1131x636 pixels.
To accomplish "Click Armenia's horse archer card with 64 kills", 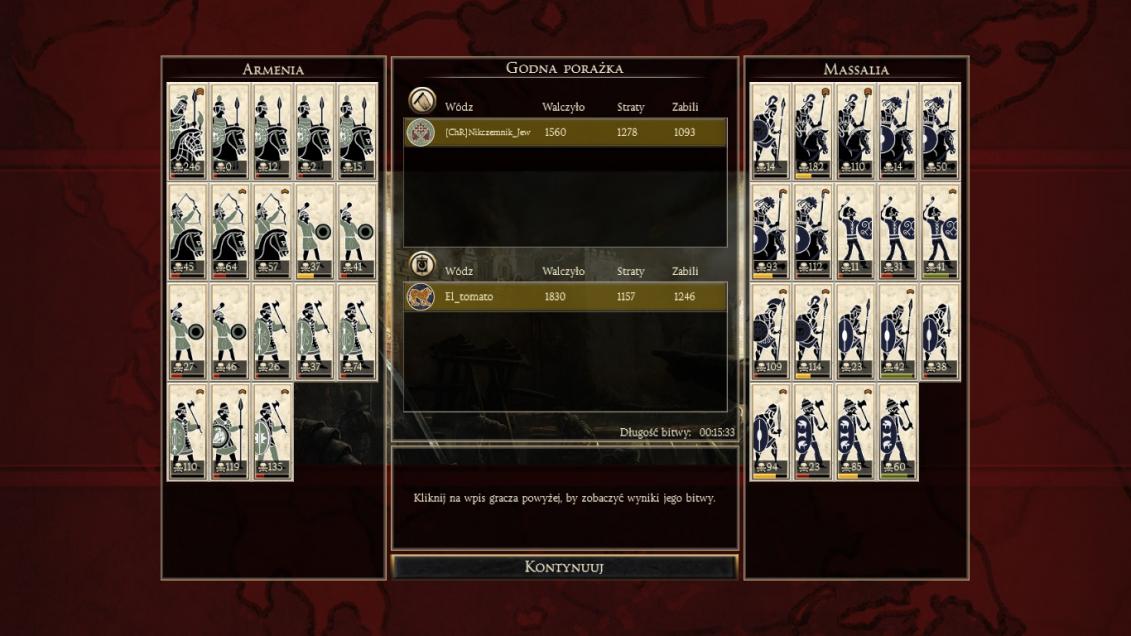I will pyautogui.click(x=230, y=231).
